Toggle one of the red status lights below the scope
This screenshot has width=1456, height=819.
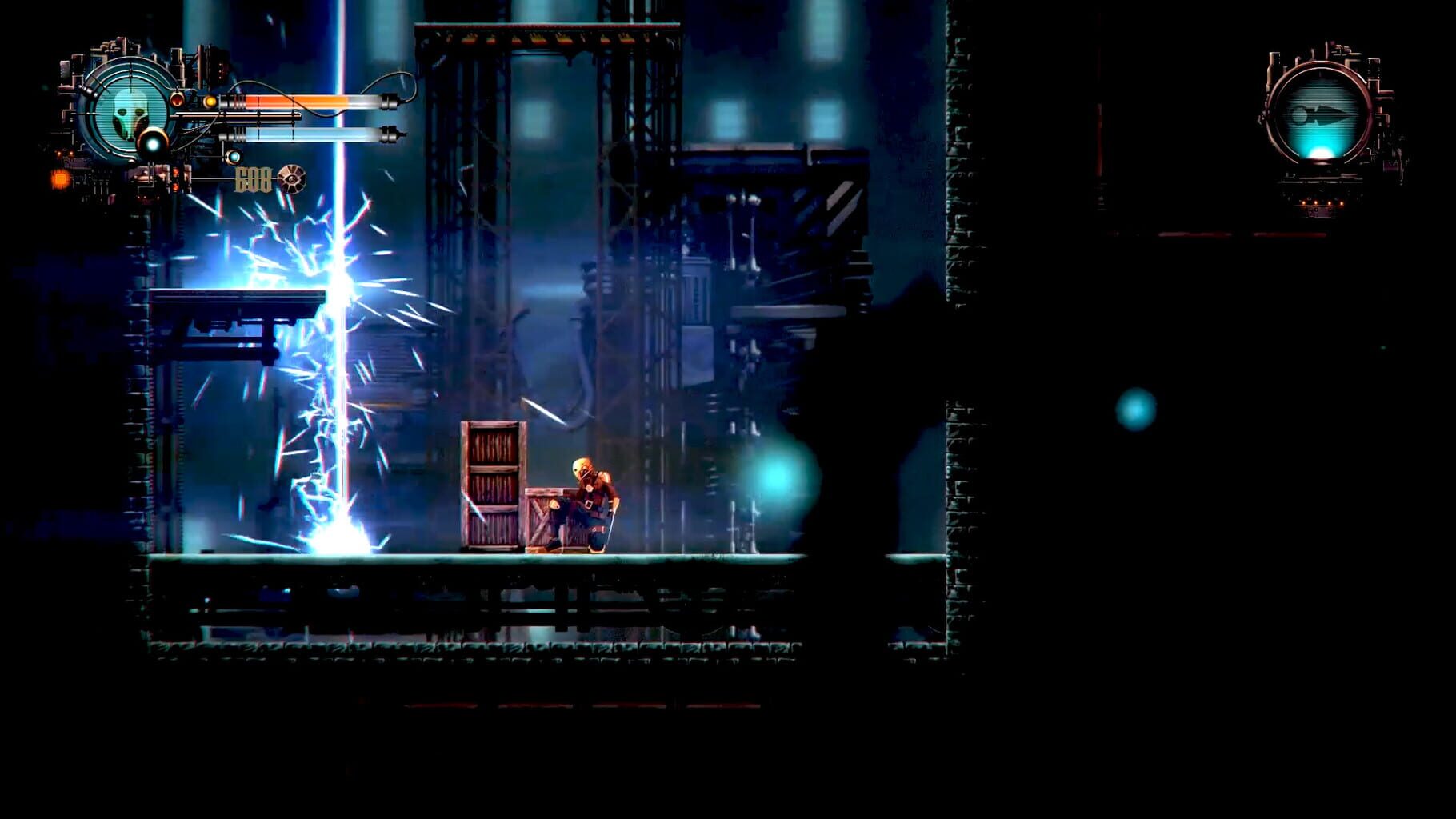point(1315,202)
